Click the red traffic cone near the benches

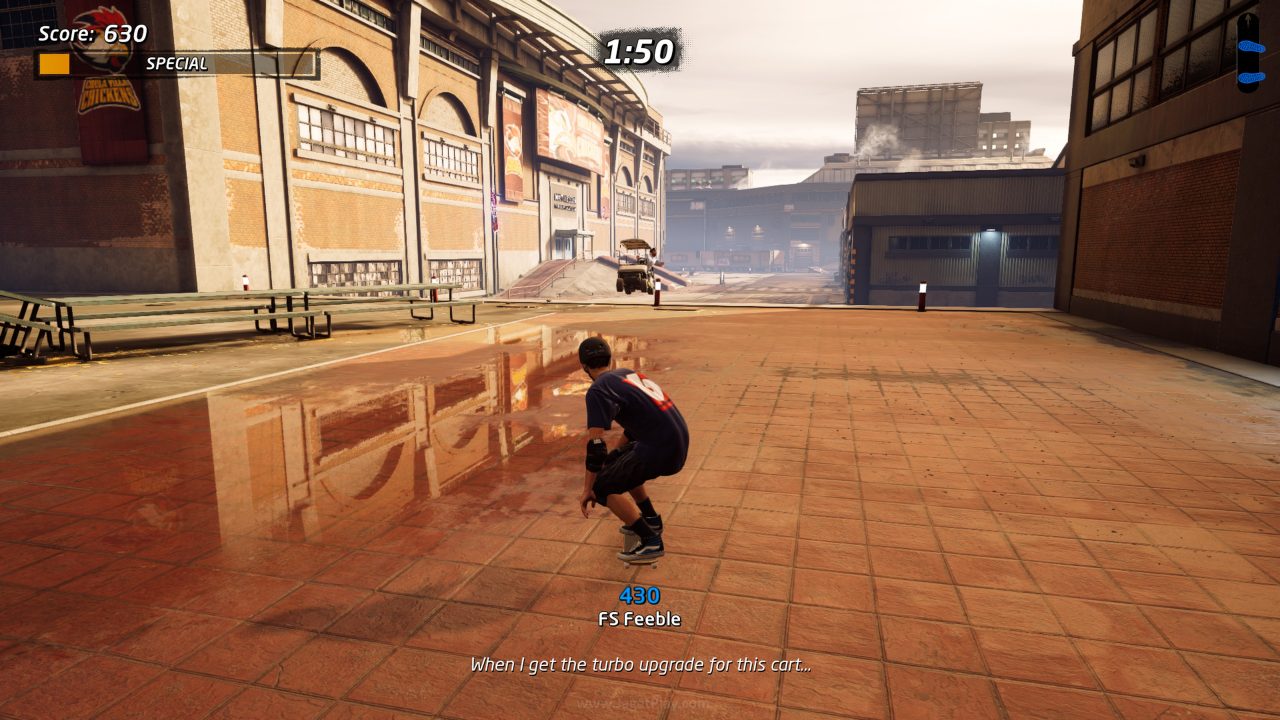click(244, 283)
